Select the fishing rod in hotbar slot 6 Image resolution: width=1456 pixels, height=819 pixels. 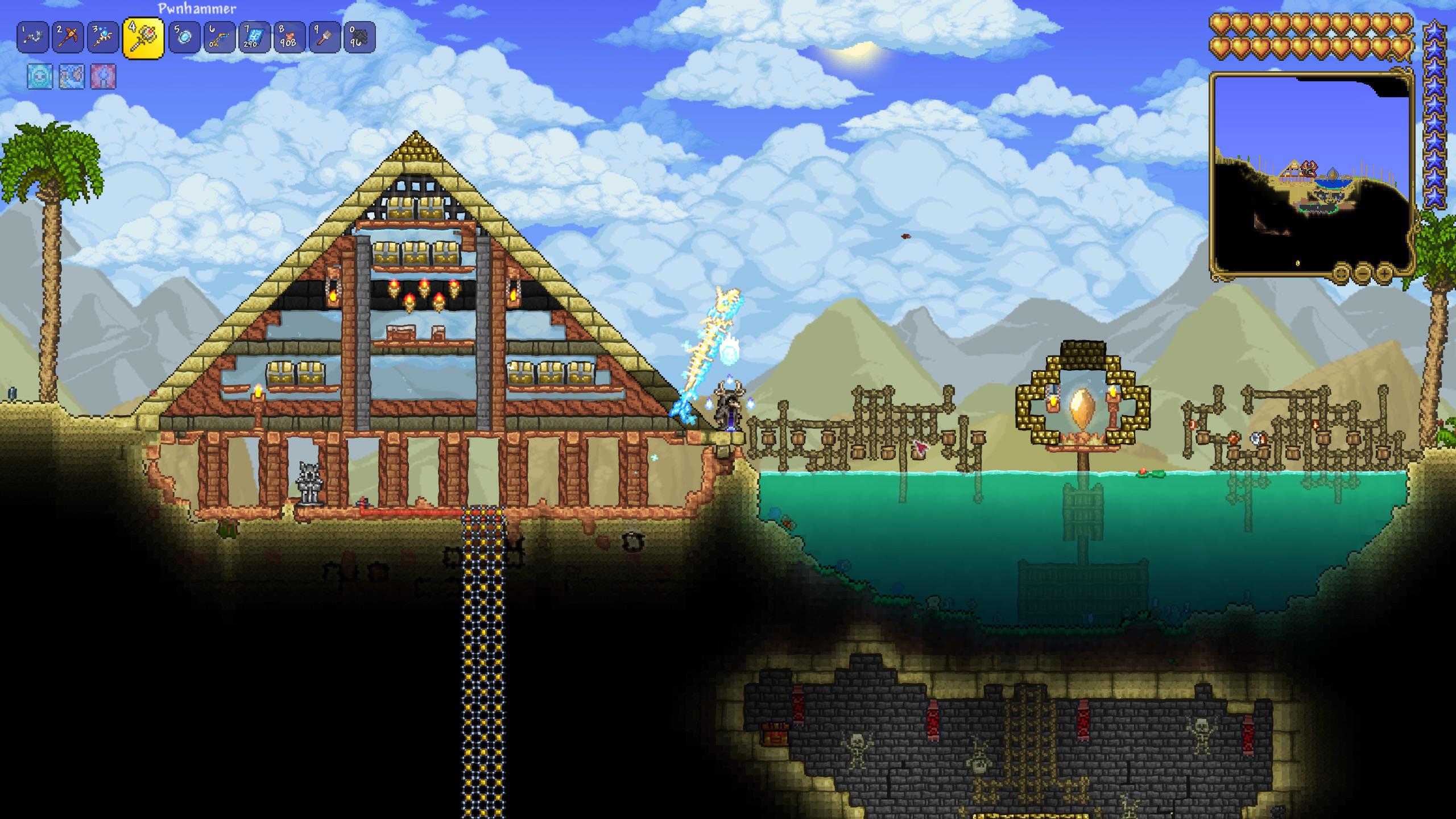(x=219, y=37)
